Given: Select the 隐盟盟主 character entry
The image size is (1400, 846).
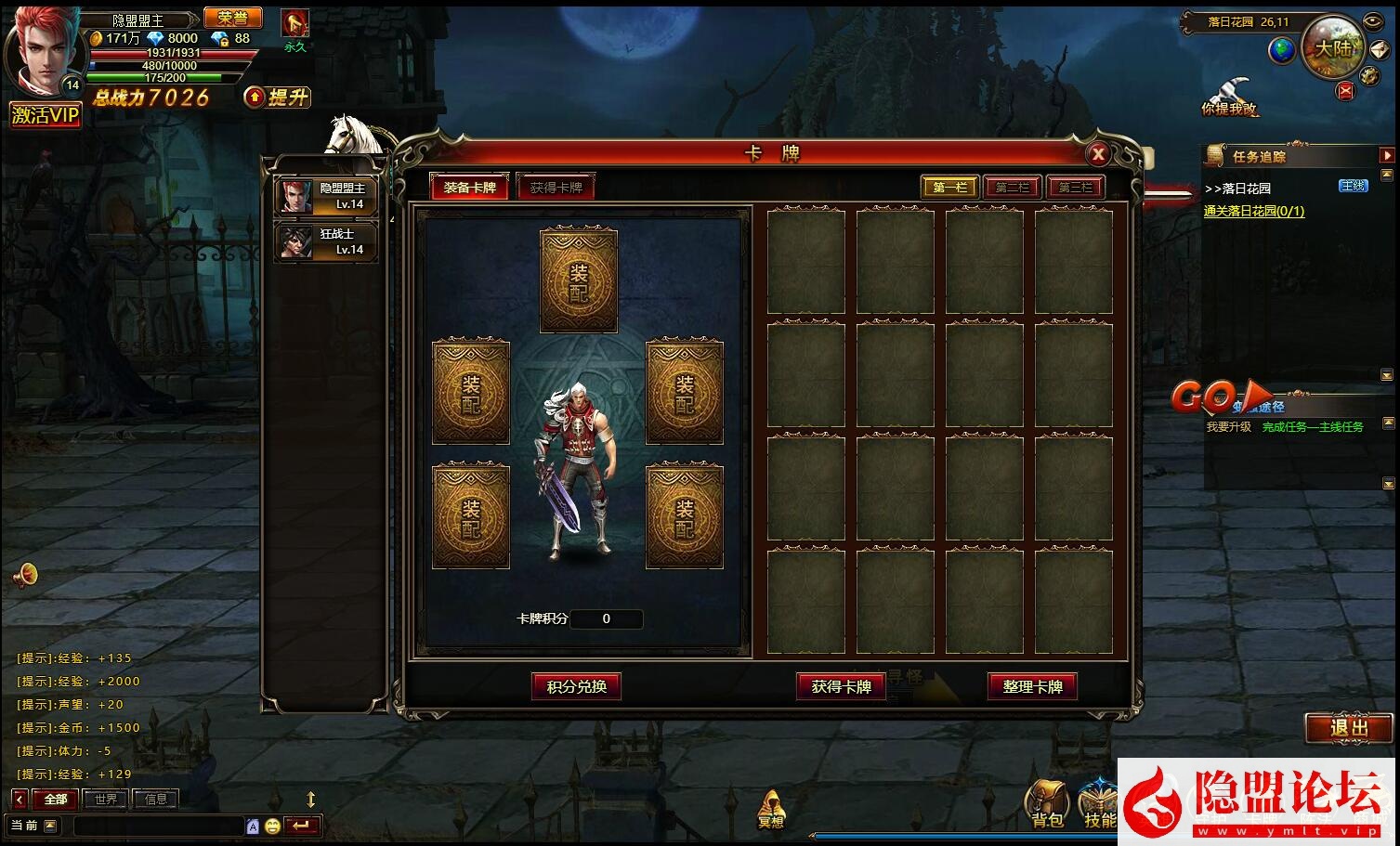Looking at the screenshot, I should click(x=327, y=196).
